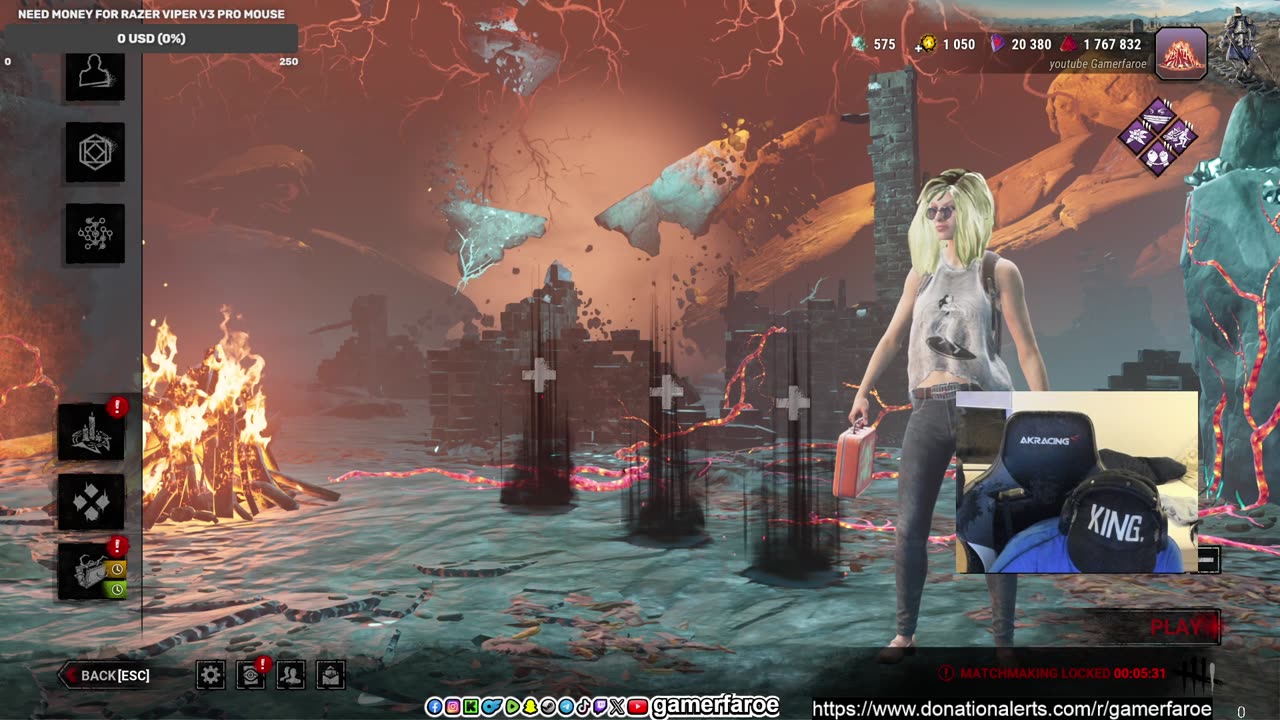Open the equipped perks diamond
Viewport: 1280px width, 720px height.
(x=1158, y=136)
